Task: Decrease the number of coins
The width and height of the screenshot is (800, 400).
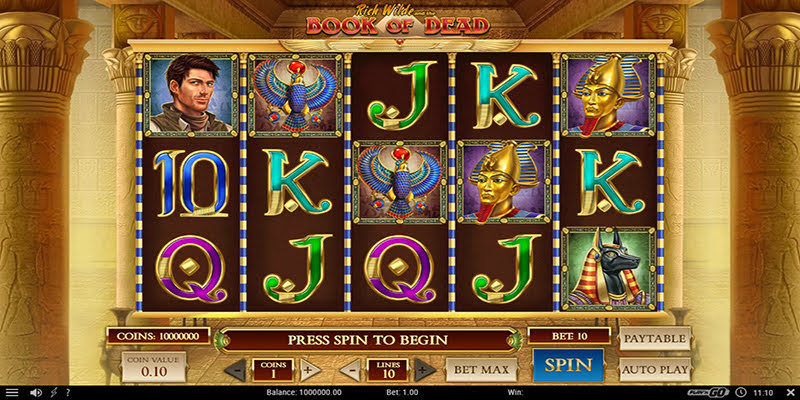Action: click(x=233, y=369)
